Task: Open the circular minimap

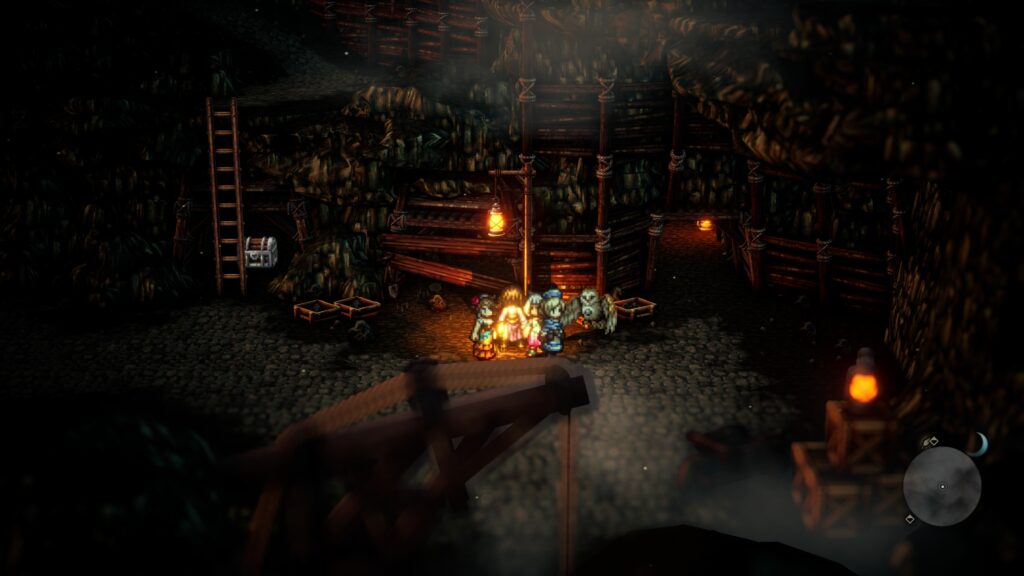Action: tap(941, 486)
